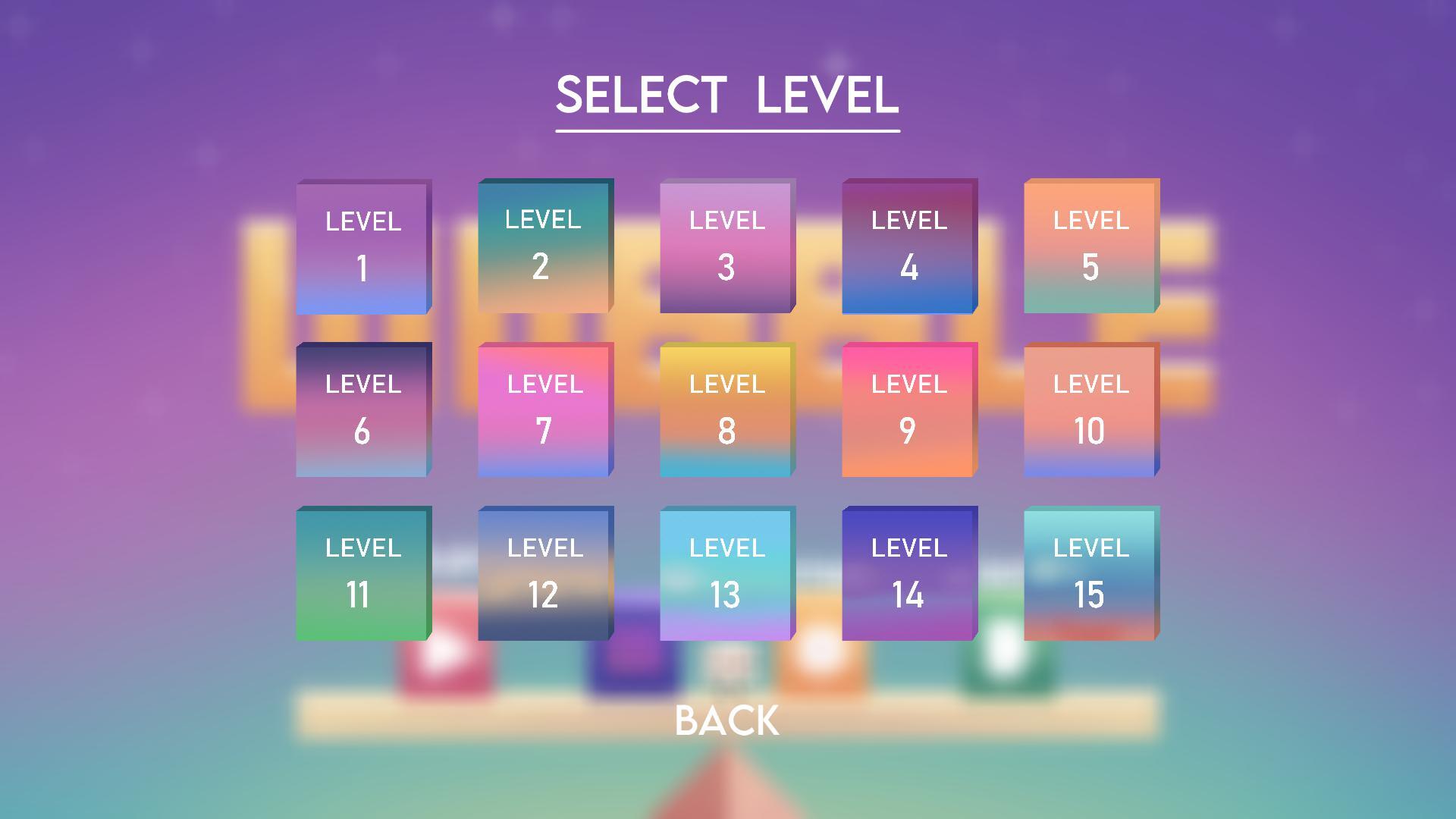Open Level 12
1456x819 pixels.
coord(545,573)
